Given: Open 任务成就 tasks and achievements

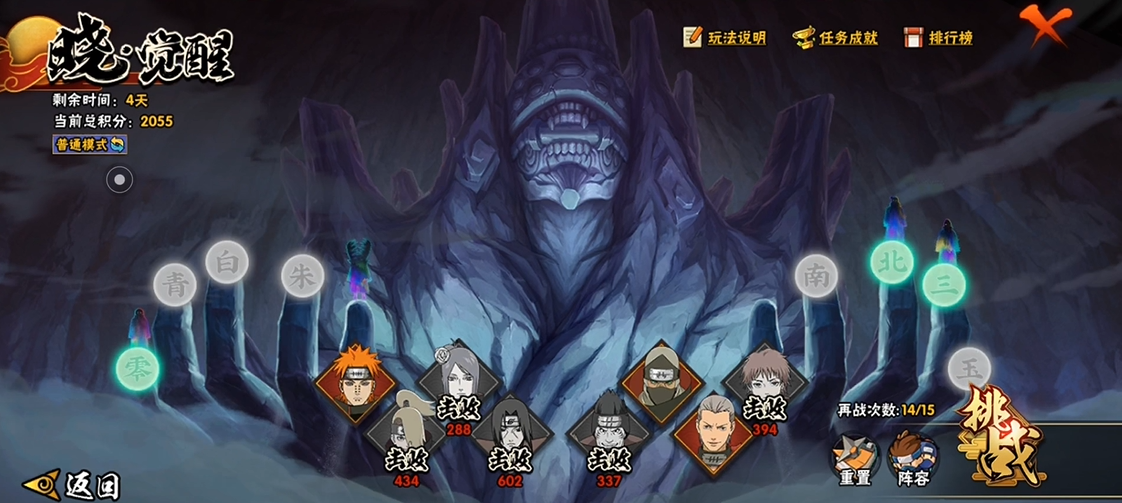Looking at the screenshot, I should [x=835, y=38].
